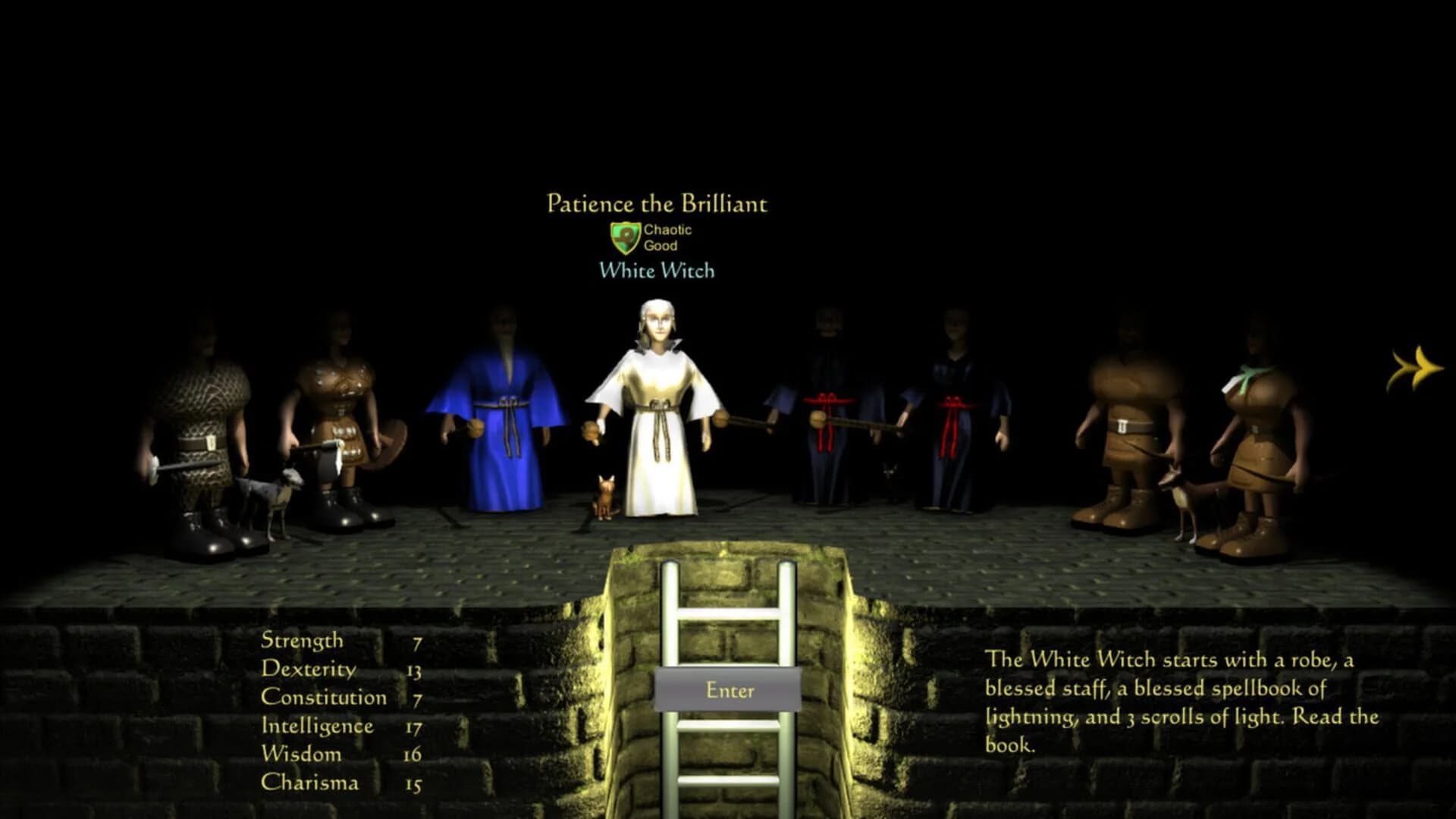
Task: Click the name Patience the Brilliant
Action: point(657,203)
